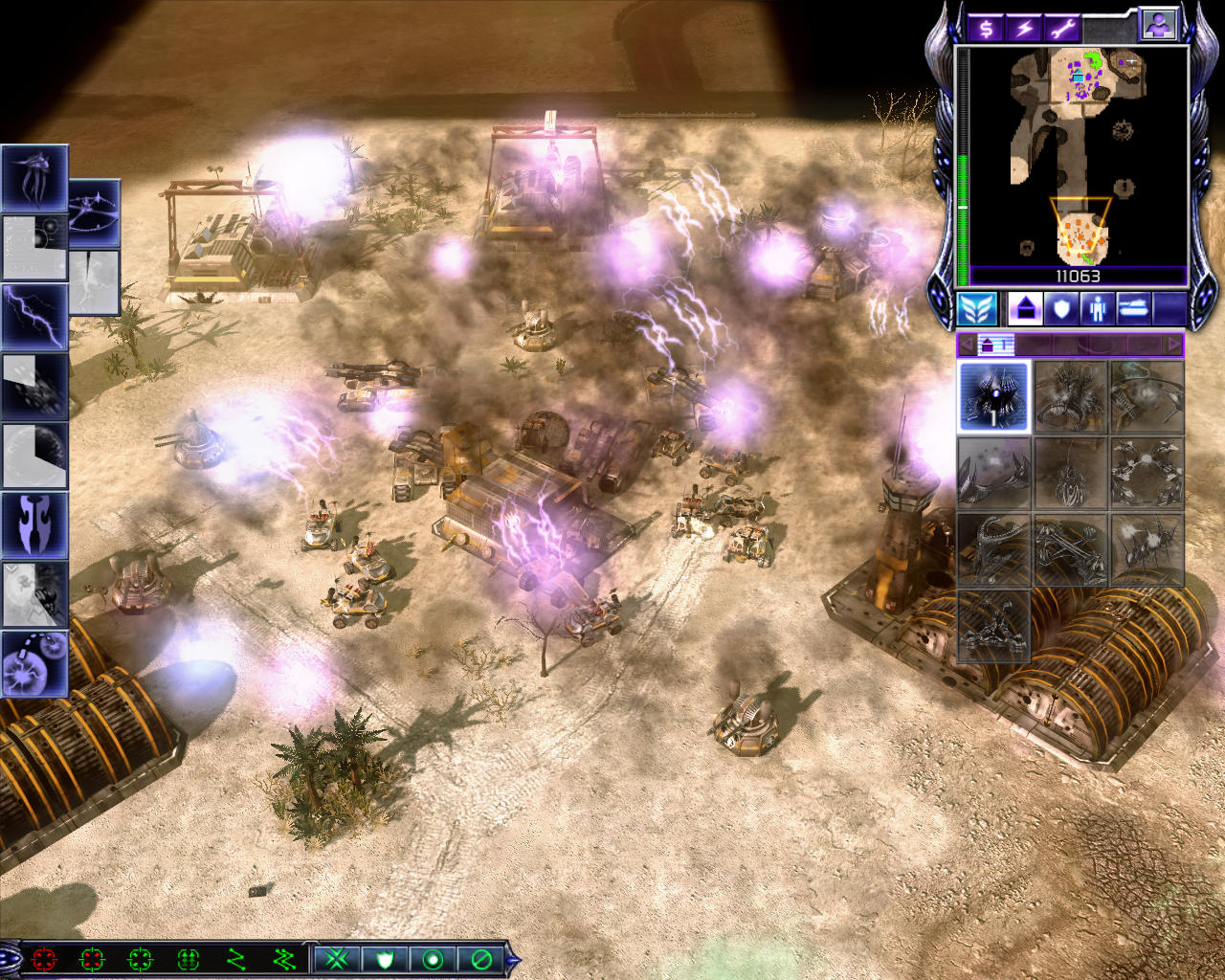Viewport: 1225px width, 980px height.
Task: Cycle the production queue with the right arrow
Action: [x=1173, y=344]
